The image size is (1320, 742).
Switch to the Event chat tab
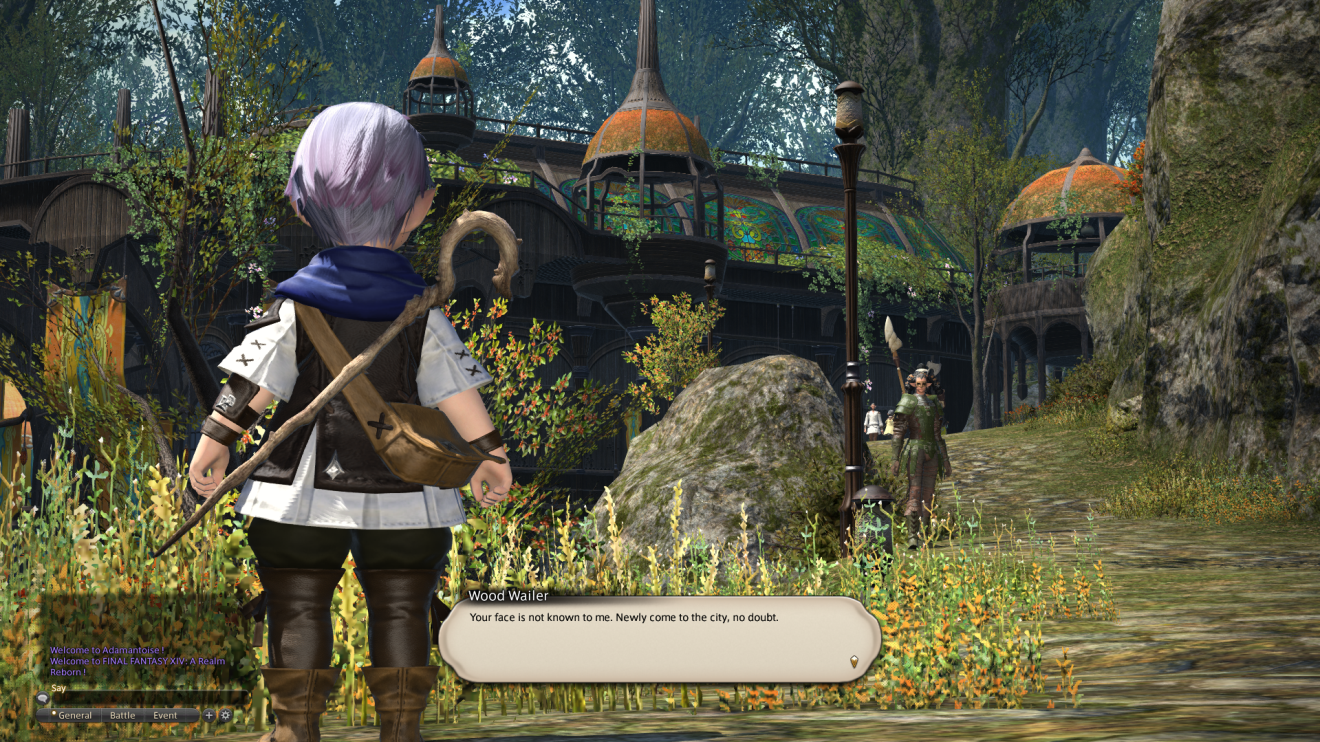tap(166, 716)
